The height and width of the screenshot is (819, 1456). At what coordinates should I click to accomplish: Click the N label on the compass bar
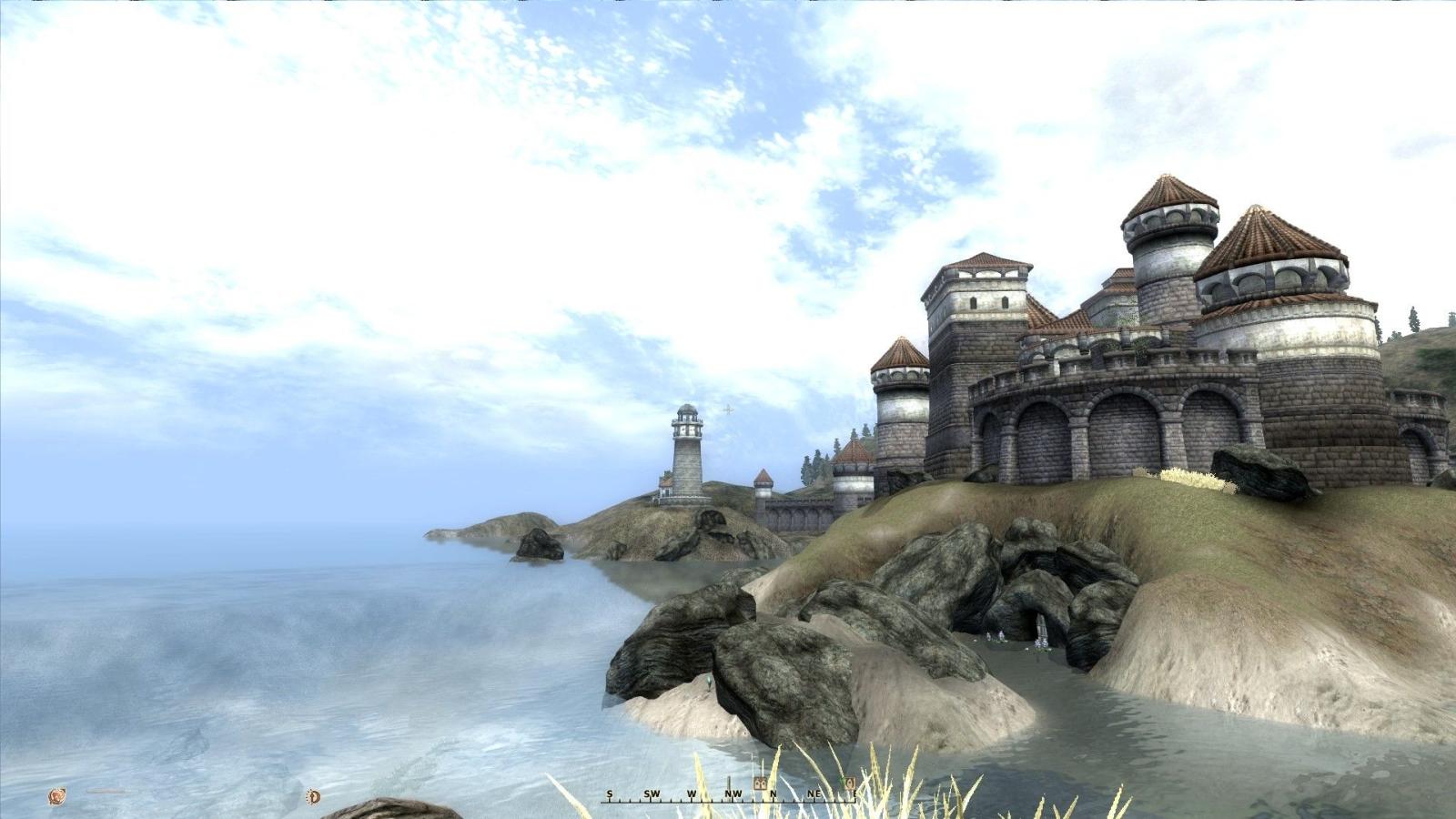click(x=773, y=794)
